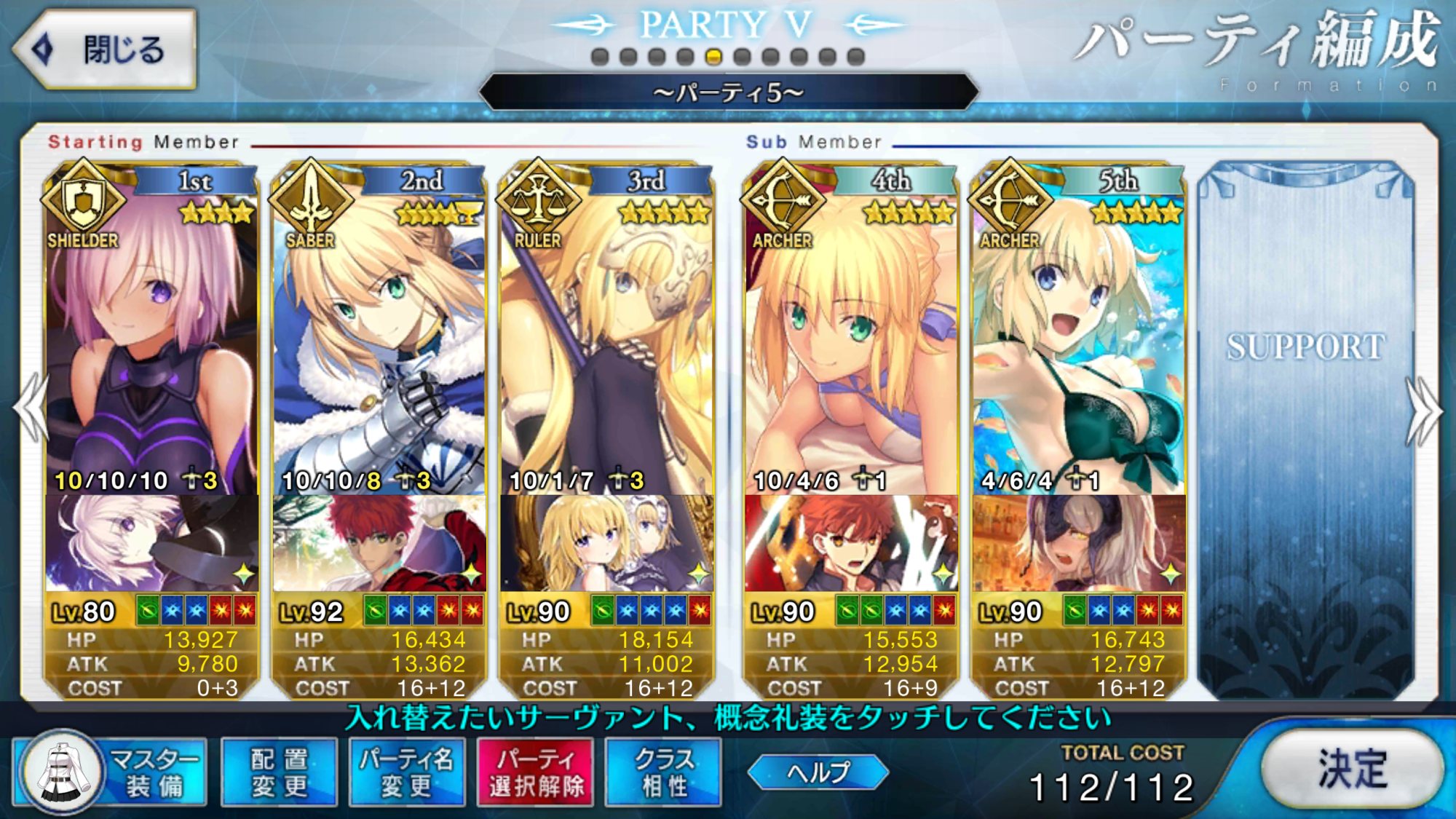Open the ヘルプ help button
The width and height of the screenshot is (1456, 819).
(x=818, y=772)
